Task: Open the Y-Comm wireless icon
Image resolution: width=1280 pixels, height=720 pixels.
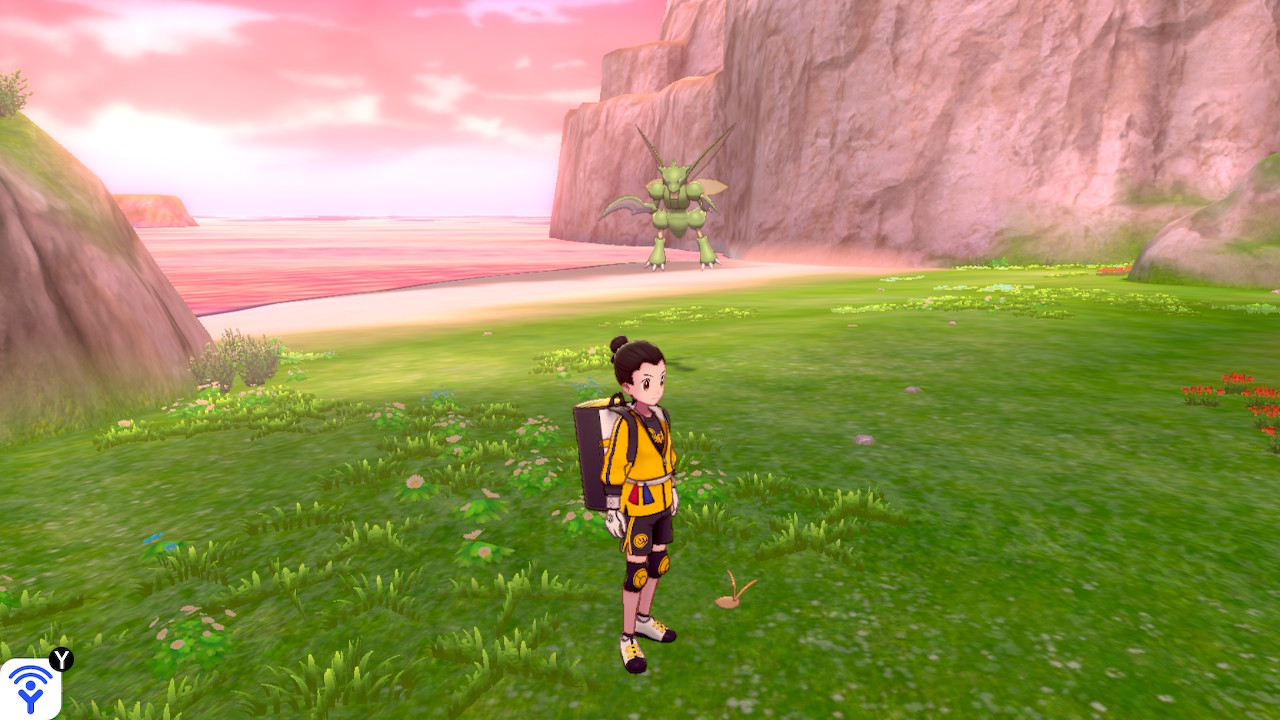Action: tap(30, 688)
